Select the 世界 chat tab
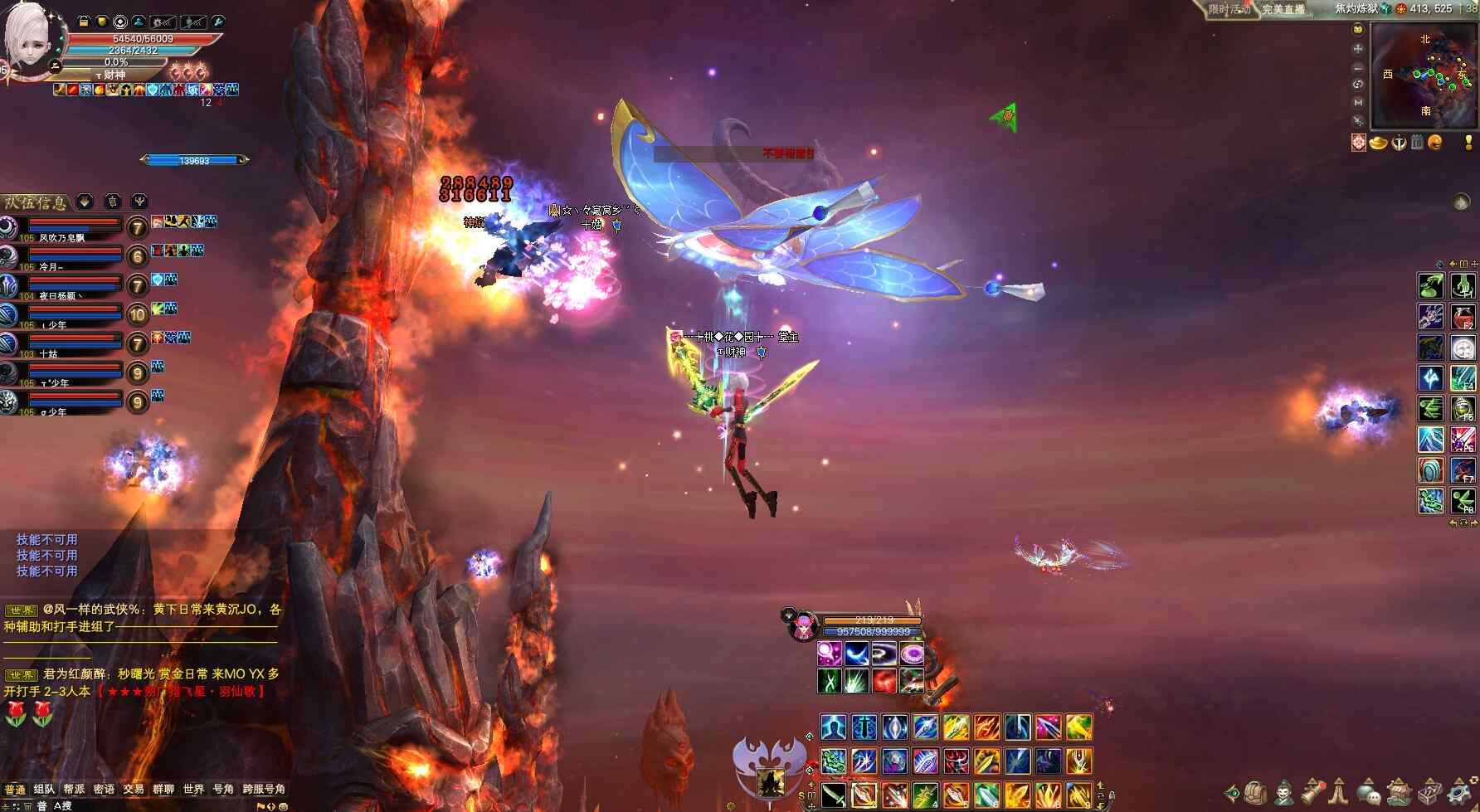 (193, 789)
